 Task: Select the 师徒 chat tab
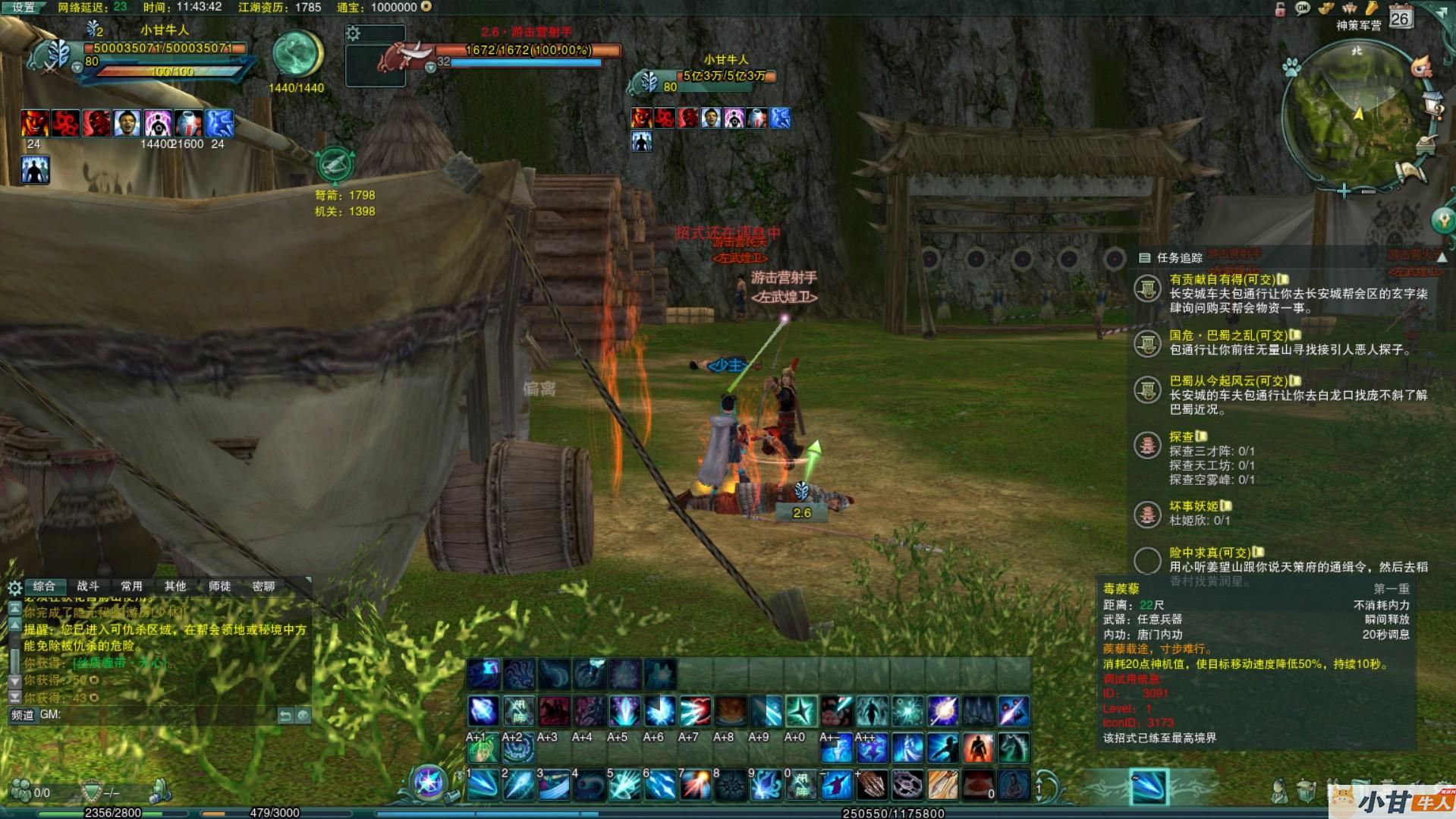(x=219, y=586)
